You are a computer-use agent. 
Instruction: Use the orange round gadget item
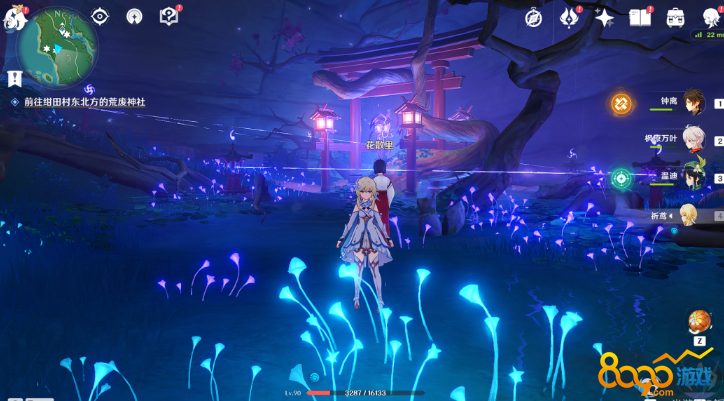699,322
